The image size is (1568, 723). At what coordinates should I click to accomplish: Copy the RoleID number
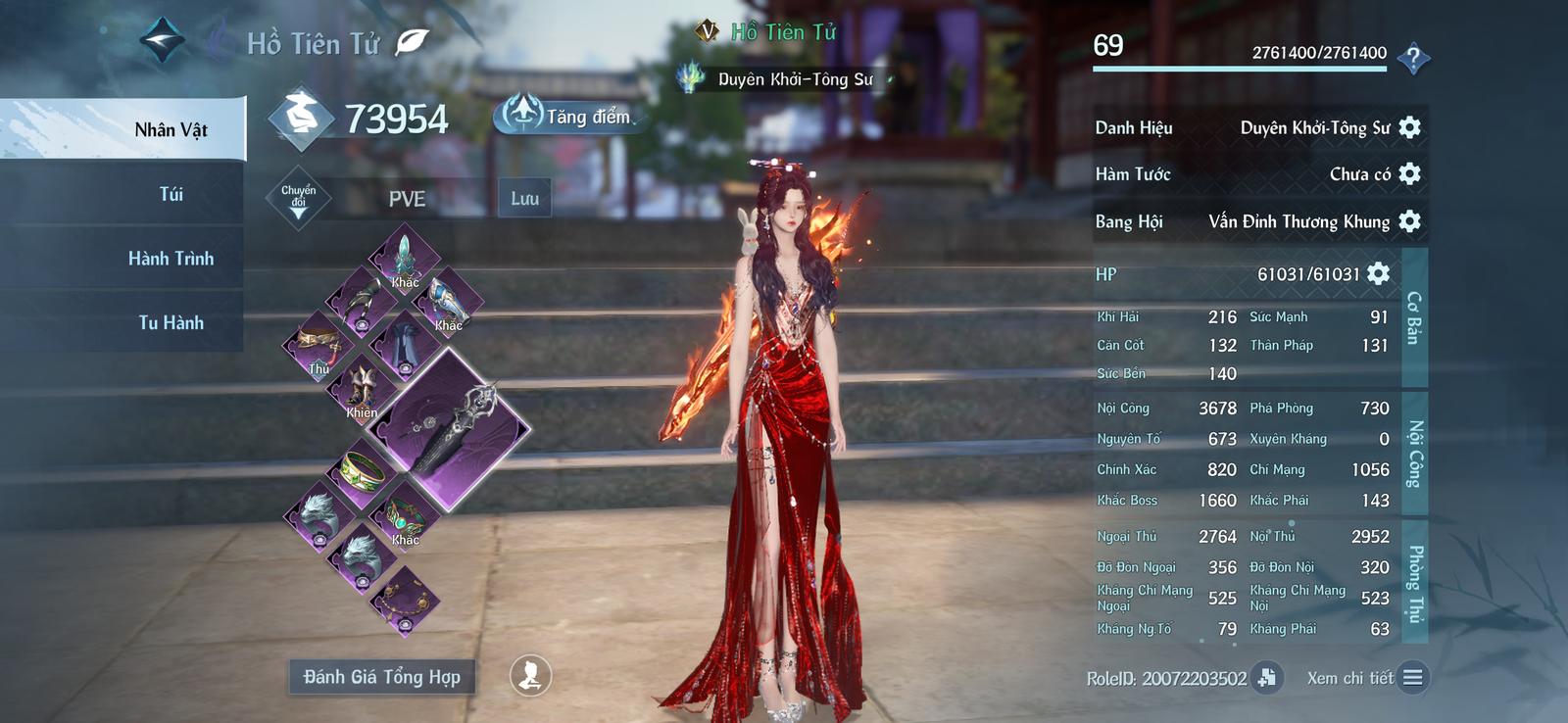[1267, 678]
